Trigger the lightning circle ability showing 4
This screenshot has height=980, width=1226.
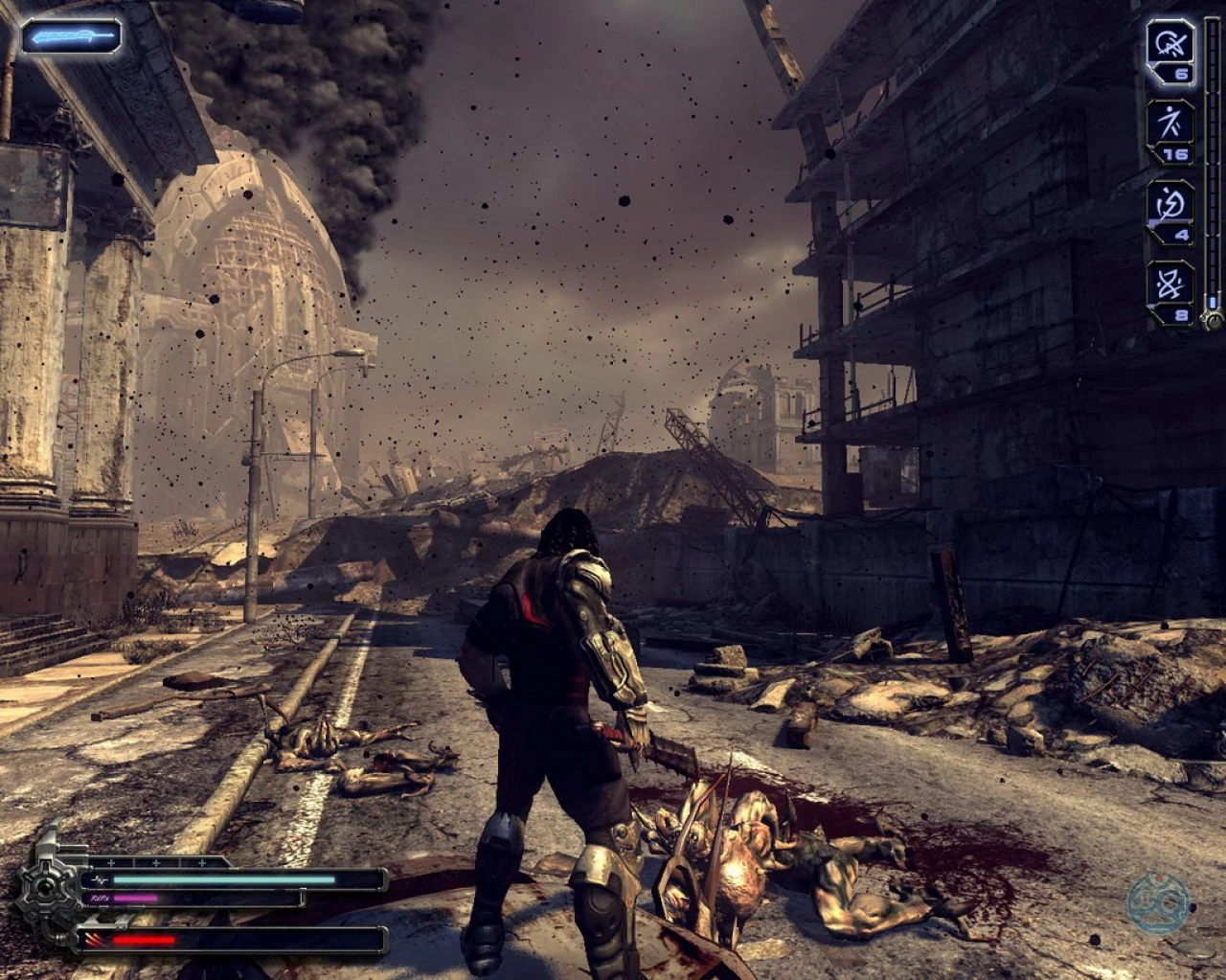(x=1170, y=203)
